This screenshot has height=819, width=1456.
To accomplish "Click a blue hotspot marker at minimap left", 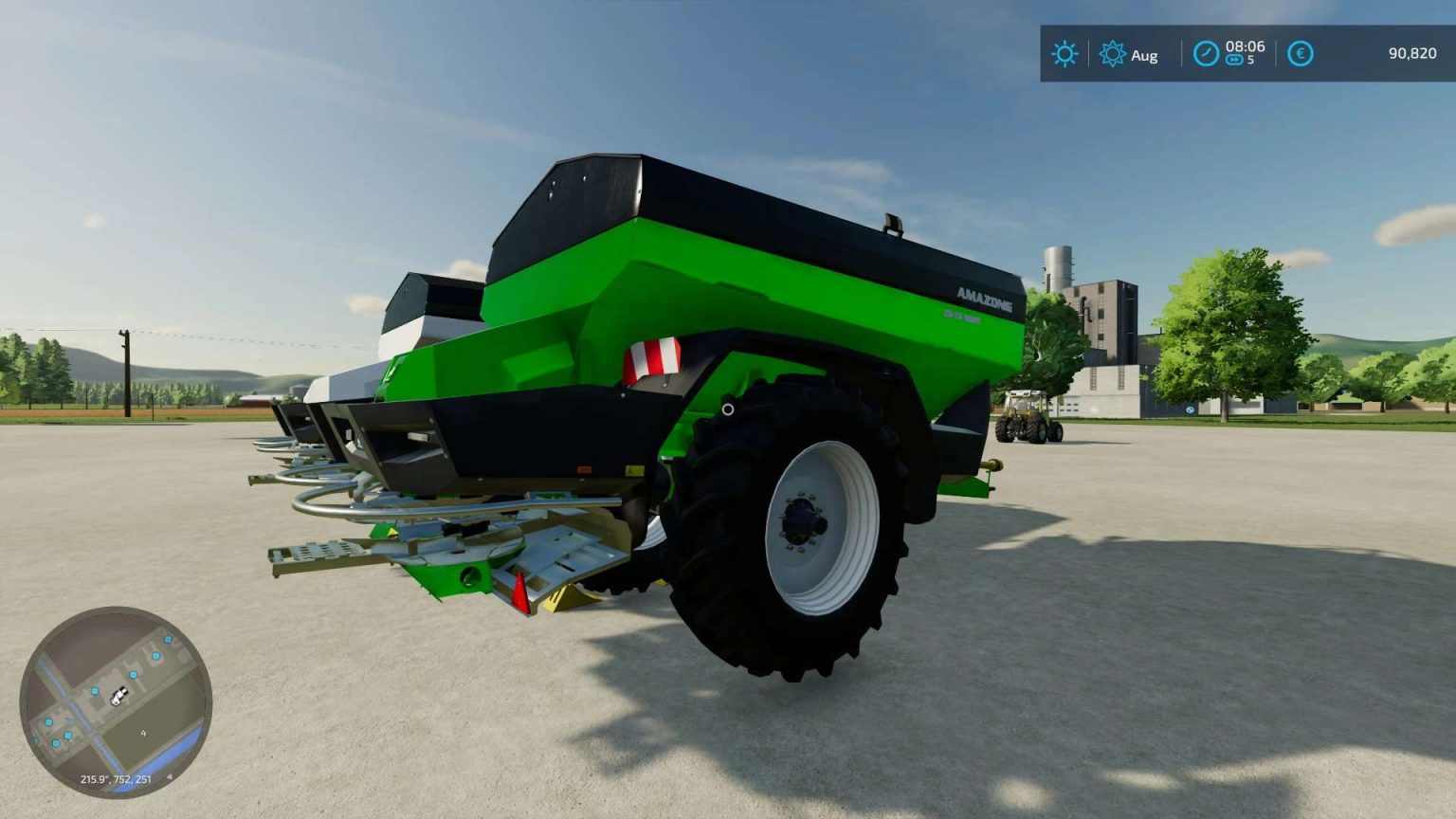I will [x=47, y=722].
